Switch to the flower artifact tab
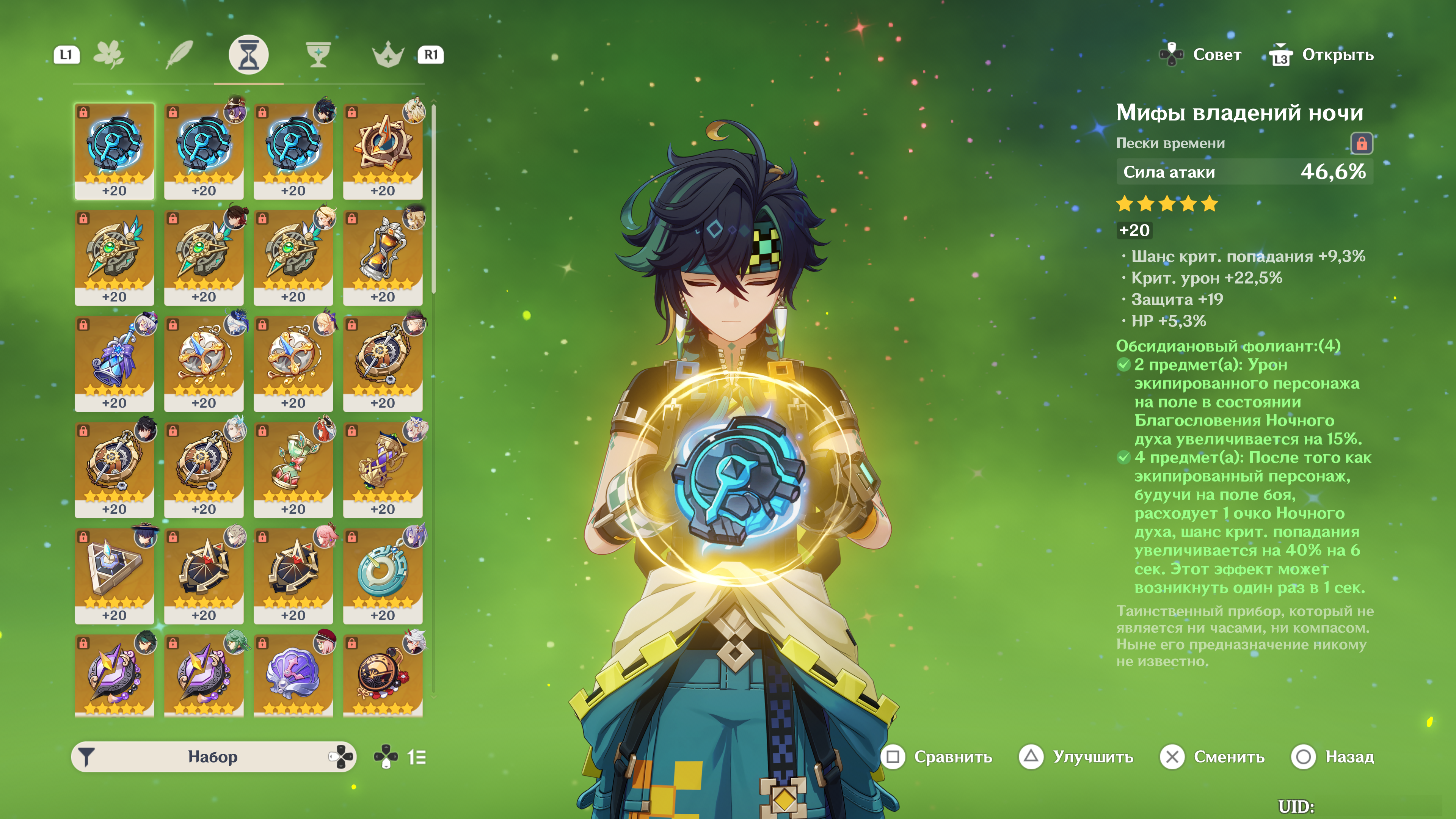The width and height of the screenshot is (1456, 819). [x=108, y=55]
